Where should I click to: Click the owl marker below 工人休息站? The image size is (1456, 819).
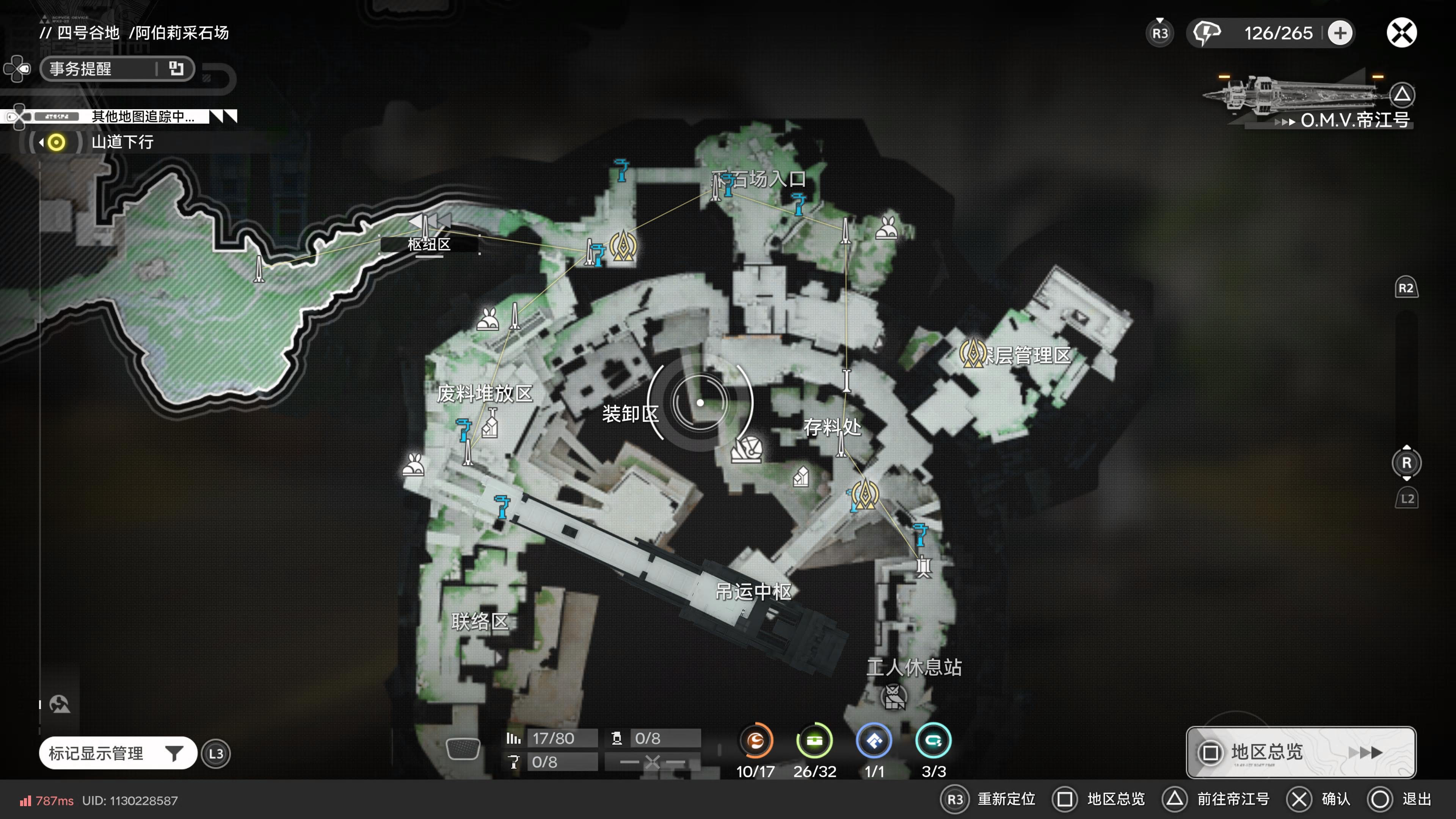[x=894, y=697]
